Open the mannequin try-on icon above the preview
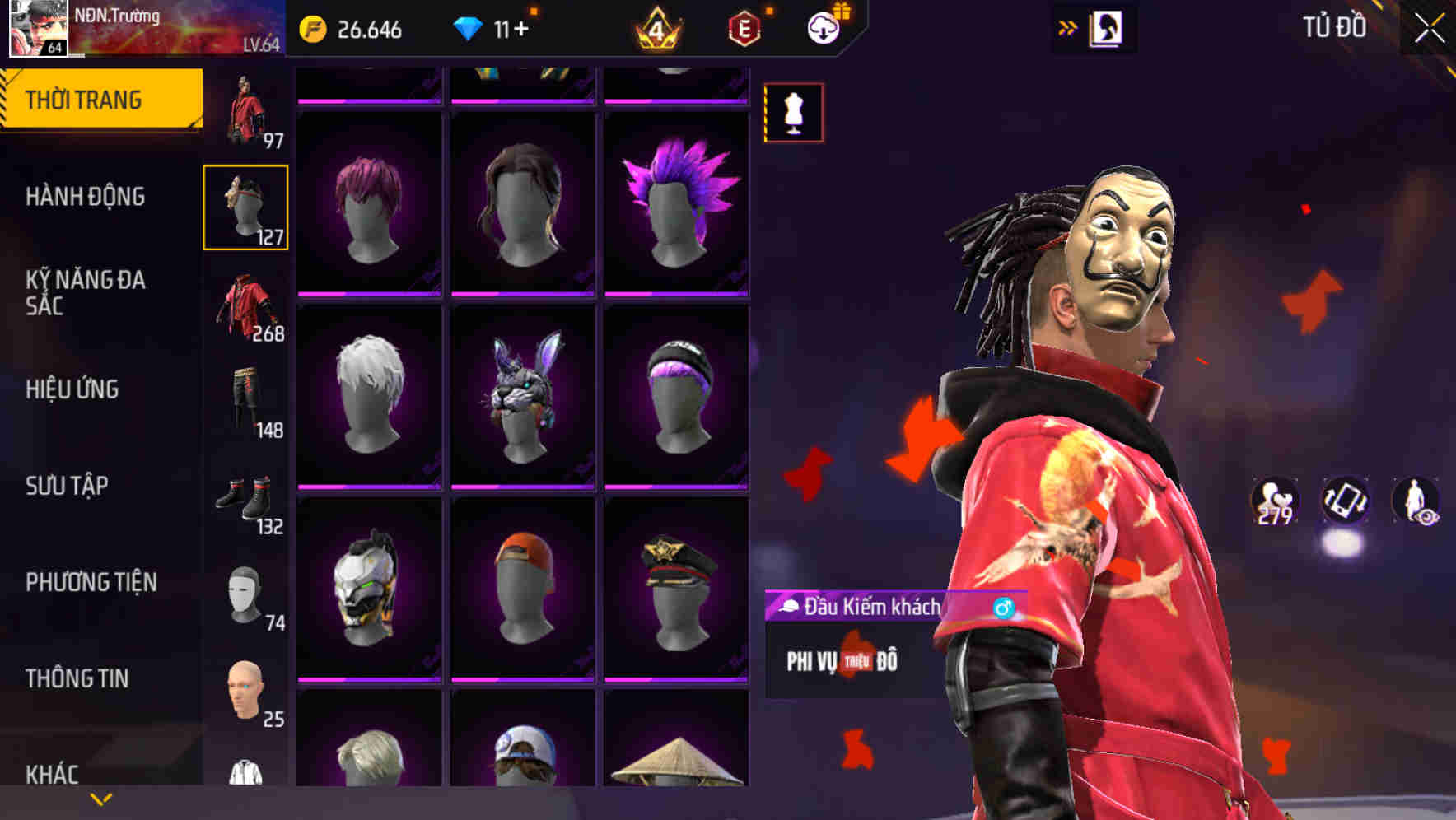Viewport: 1456px width, 820px height. click(793, 113)
